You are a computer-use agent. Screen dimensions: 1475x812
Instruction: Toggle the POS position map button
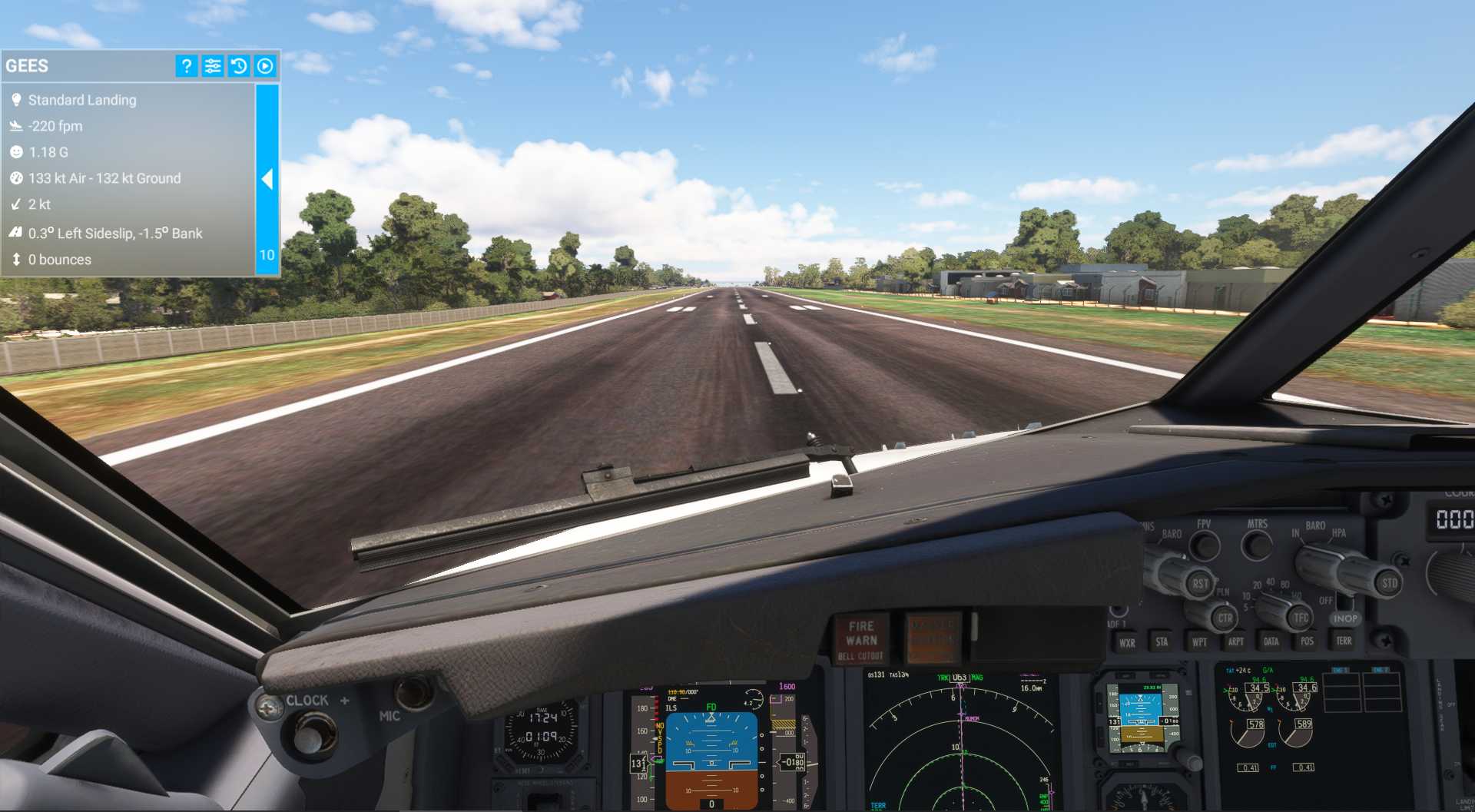[1307, 641]
